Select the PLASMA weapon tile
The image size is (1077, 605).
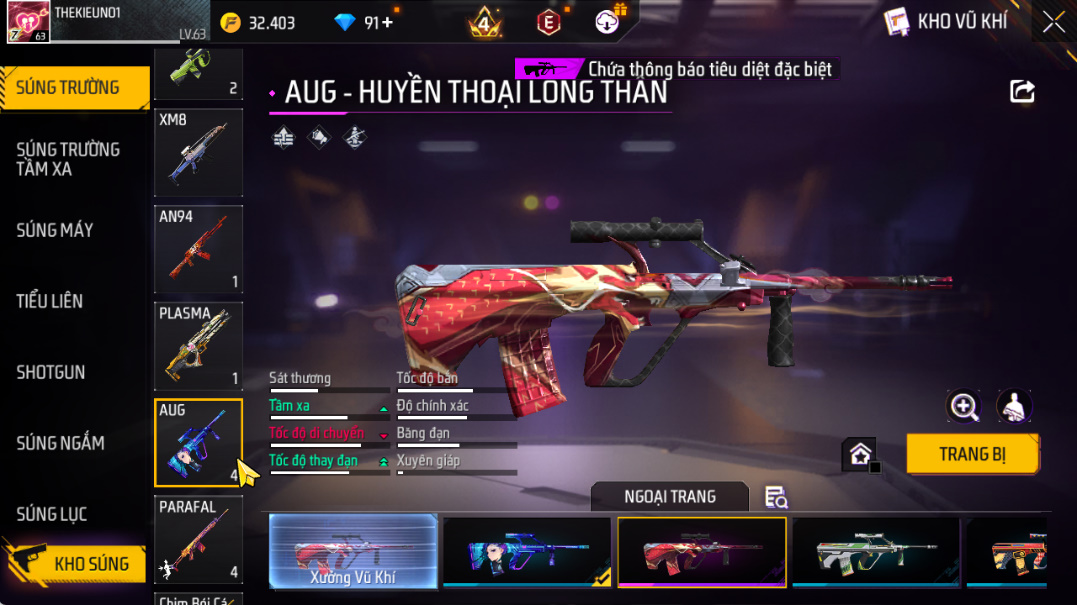[x=198, y=346]
